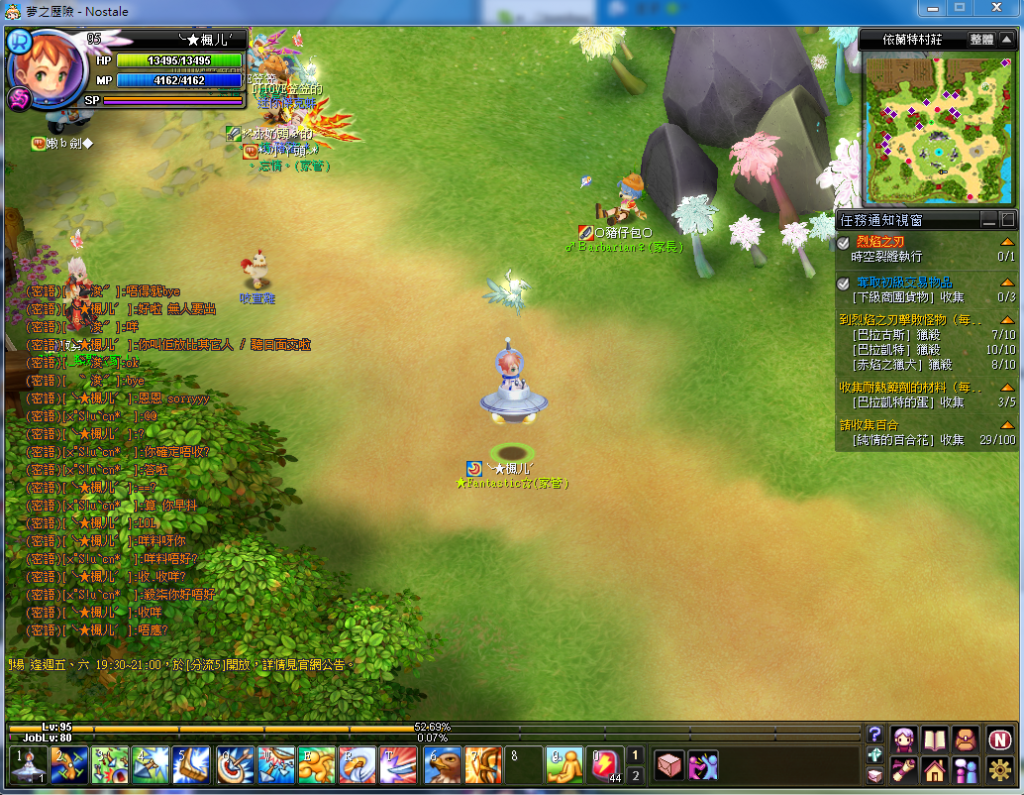Image resolution: width=1024 pixels, height=795 pixels.
Task: Open the skill book icon
Action: 935,740
